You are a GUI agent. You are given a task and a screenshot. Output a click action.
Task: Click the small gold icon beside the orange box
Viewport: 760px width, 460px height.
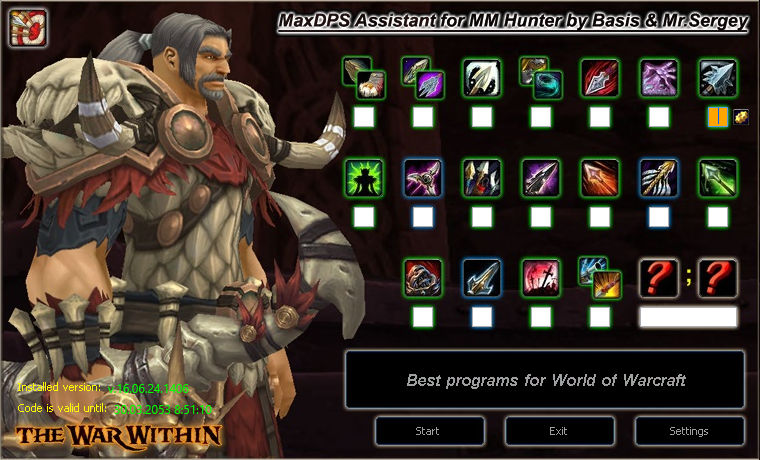(741, 117)
